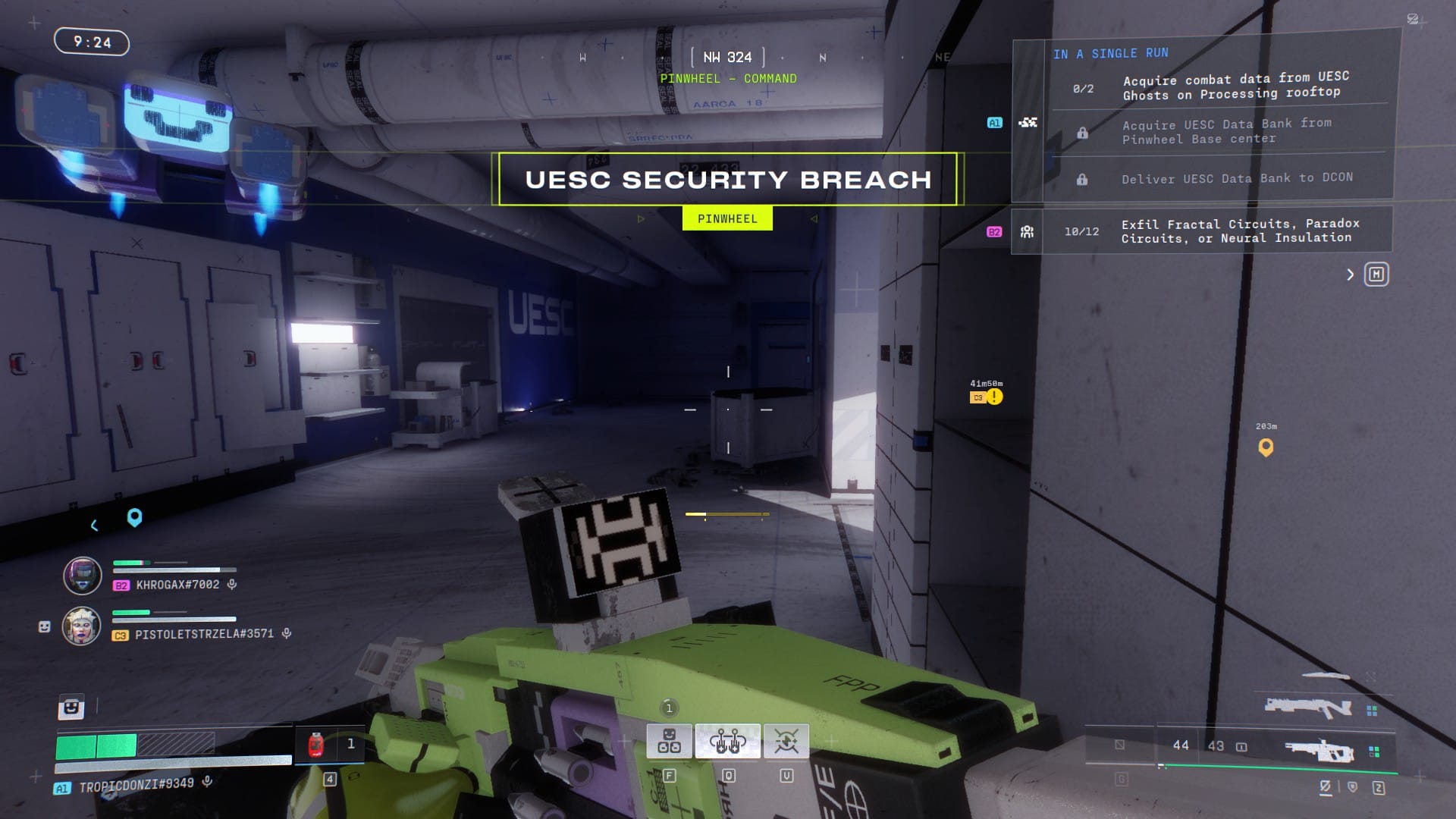Expand the objectives panel with the arrow
Image resolution: width=1456 pixels, height=819 pixels.
click(x=1350, y=275)
